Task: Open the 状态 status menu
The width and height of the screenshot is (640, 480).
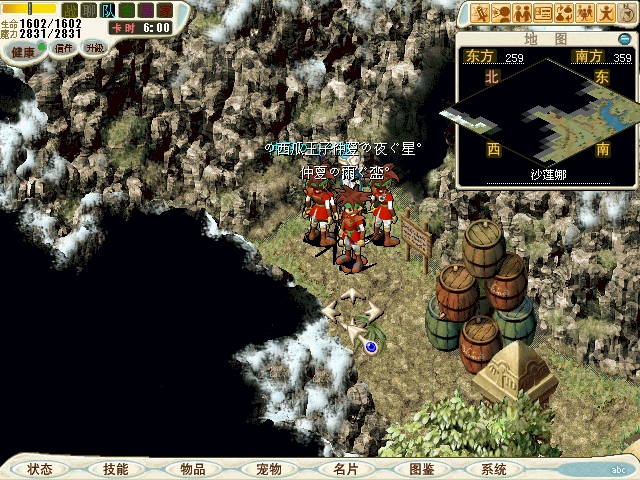Action: pyautogui.click(x=41, y=469)
